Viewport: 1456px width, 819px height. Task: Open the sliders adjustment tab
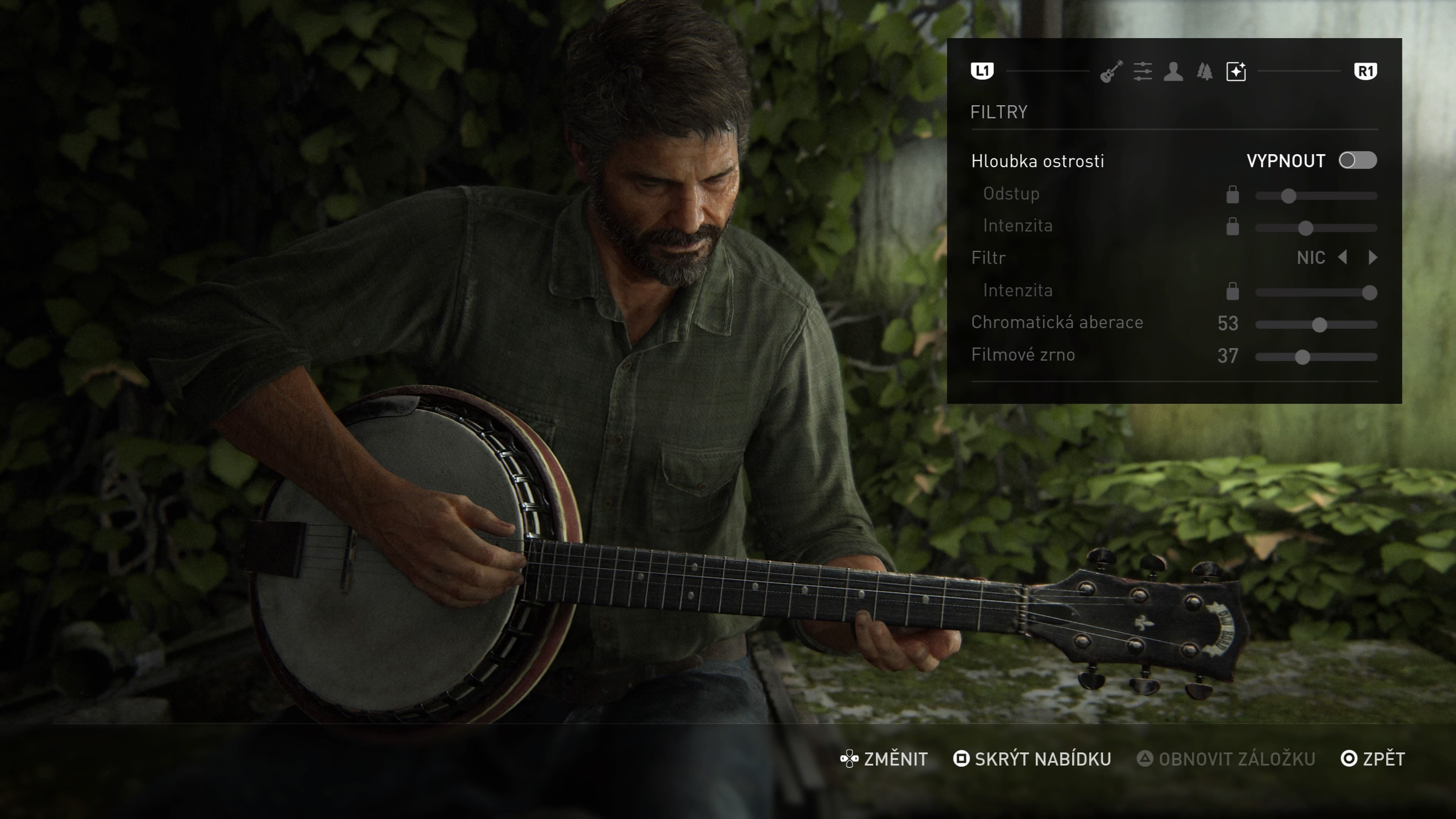(x=1142, y=72)
